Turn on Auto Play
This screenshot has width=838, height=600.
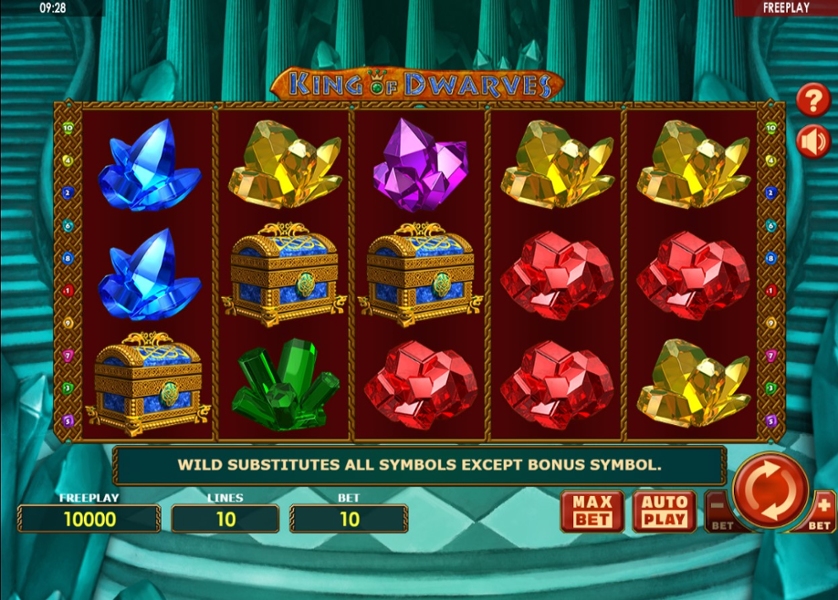(x=665, y=511)
